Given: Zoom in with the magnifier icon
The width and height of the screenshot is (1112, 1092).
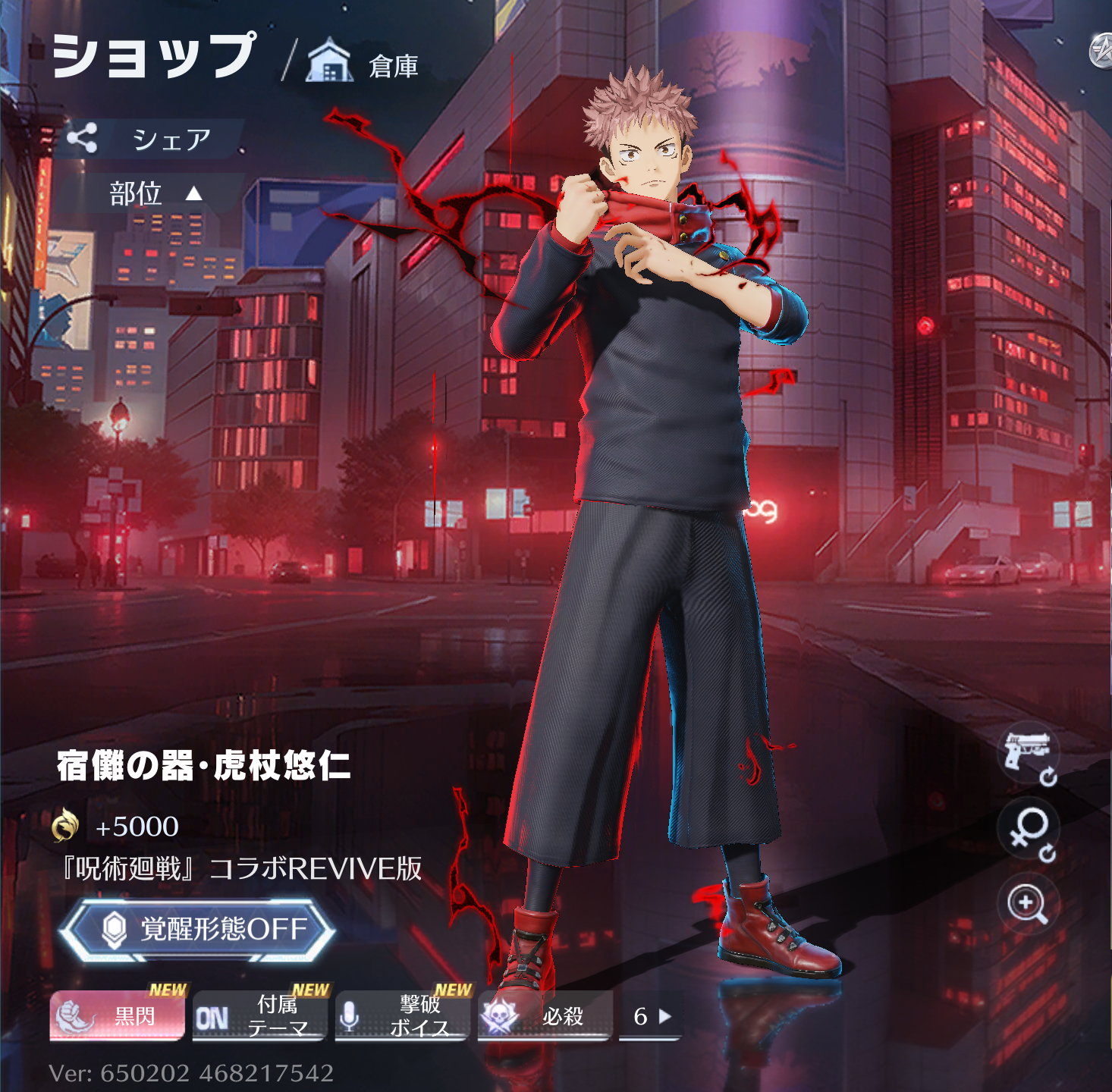Looking at the screenshot, I should pos(1028,905).
